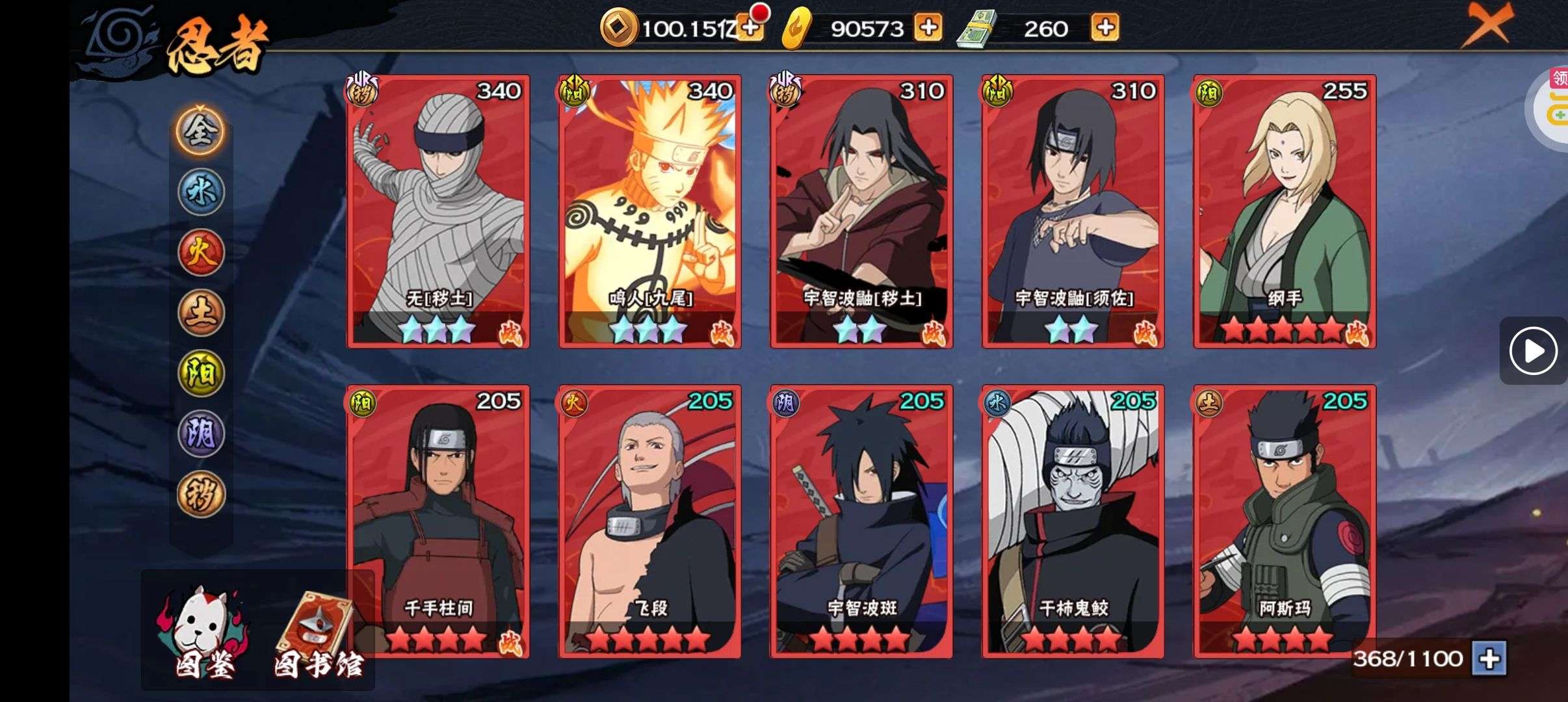Select the 干柿鬼鲛 ninja card

click(x=1073, y=521)
